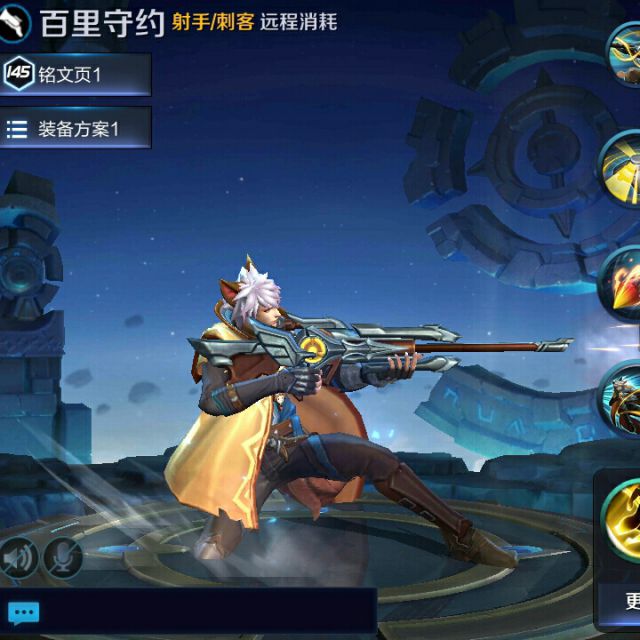Select the red-gold spearhead skill icon
The image size is (640, 640).
coord(624,283)
